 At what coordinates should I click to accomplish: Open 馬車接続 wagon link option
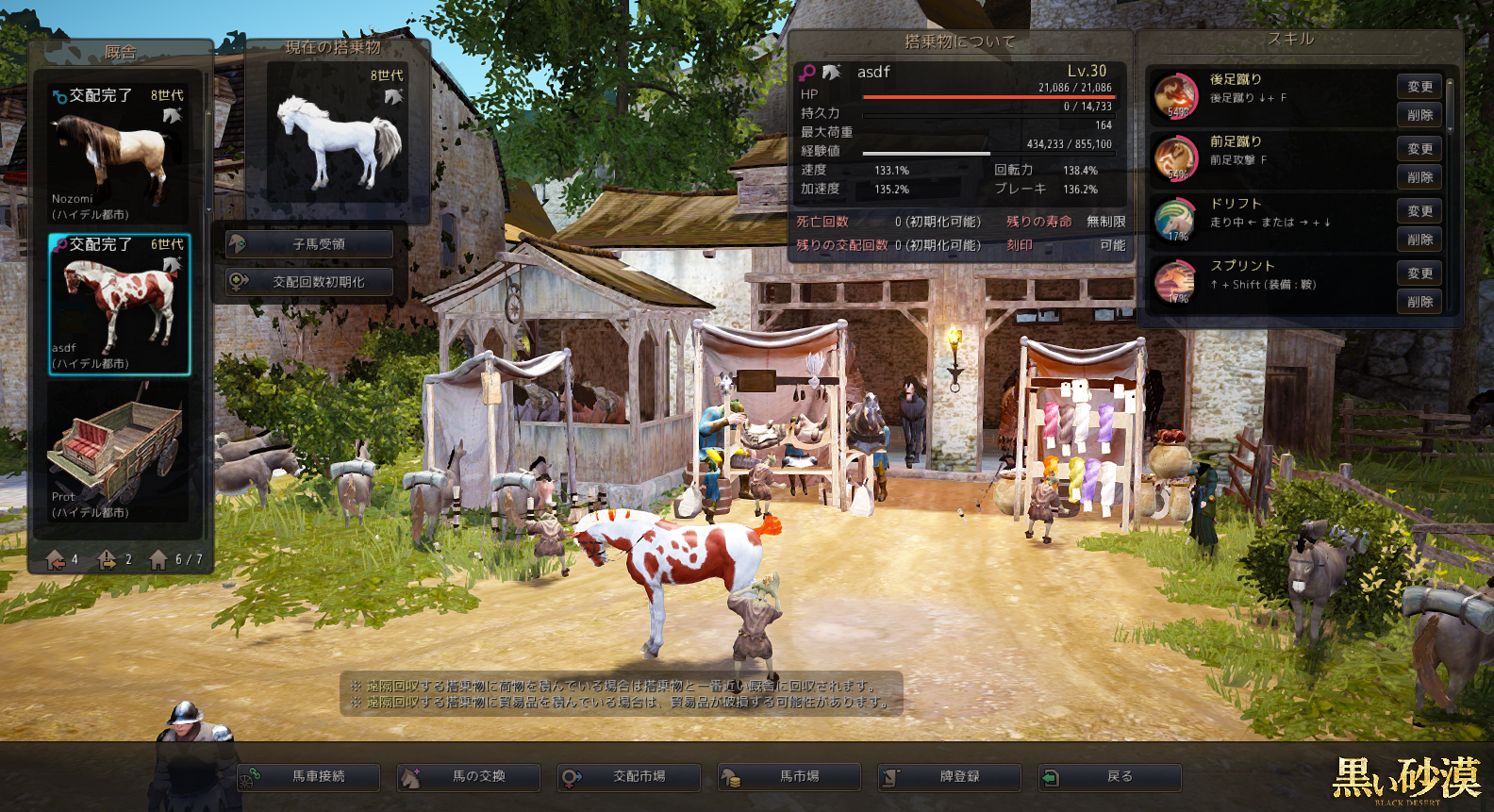308,777
